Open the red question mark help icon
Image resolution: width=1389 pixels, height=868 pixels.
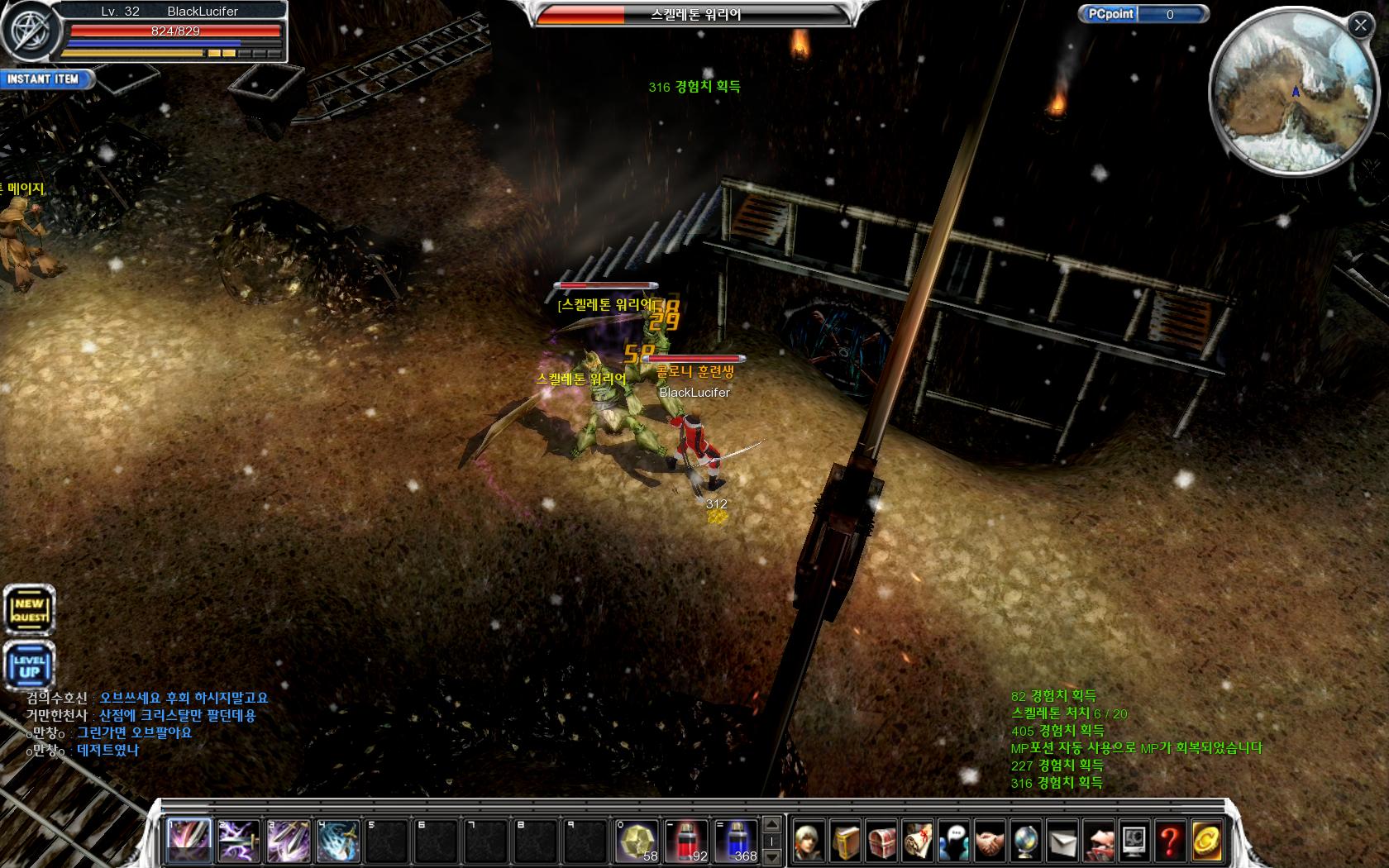(x=1169, y=842)
